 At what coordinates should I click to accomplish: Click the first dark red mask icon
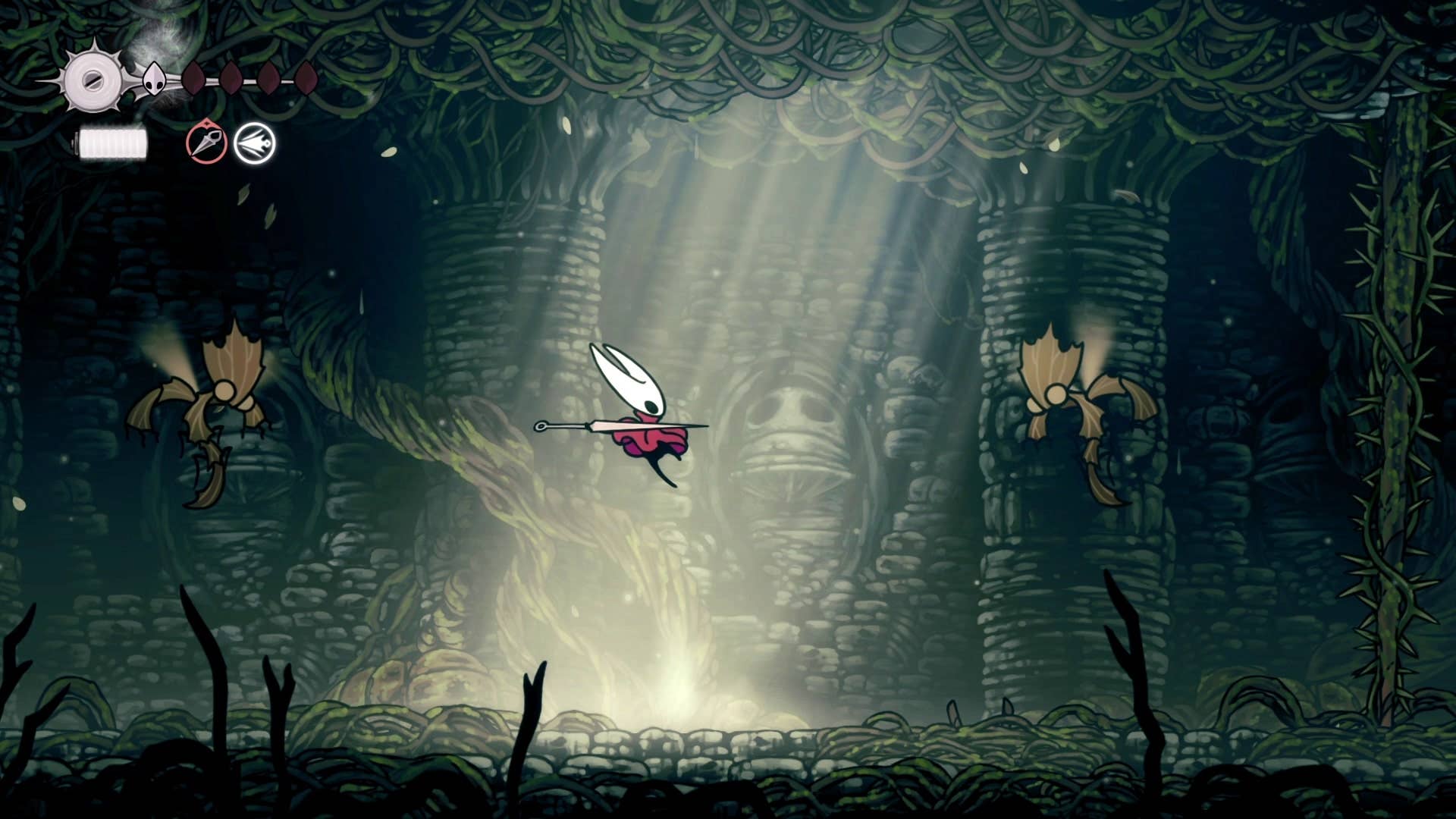pyautogui.click(x=193, y=78)
